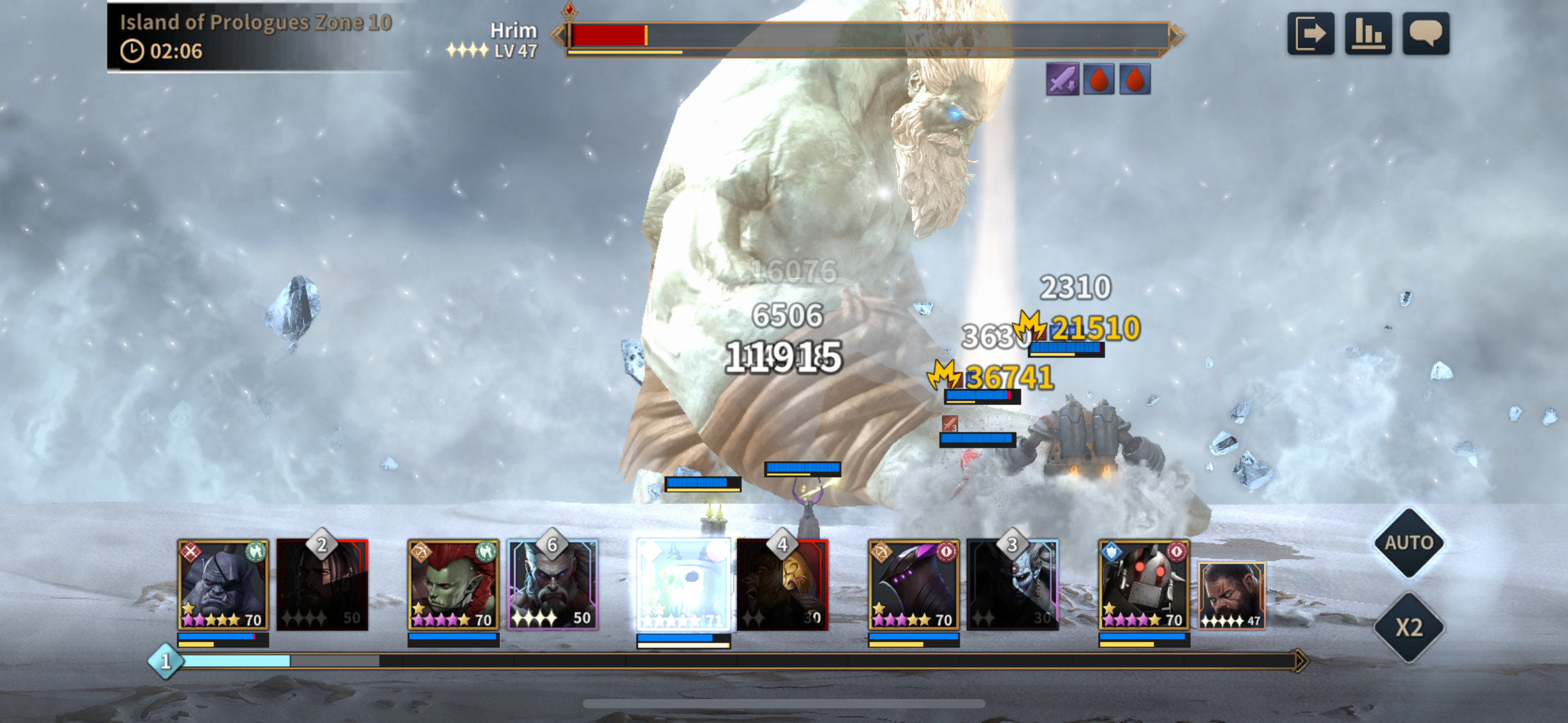This screenshot has width=1568, height=723.
Task: Activate the pale-faced skill card costing 3
Action: (1013, 584)
